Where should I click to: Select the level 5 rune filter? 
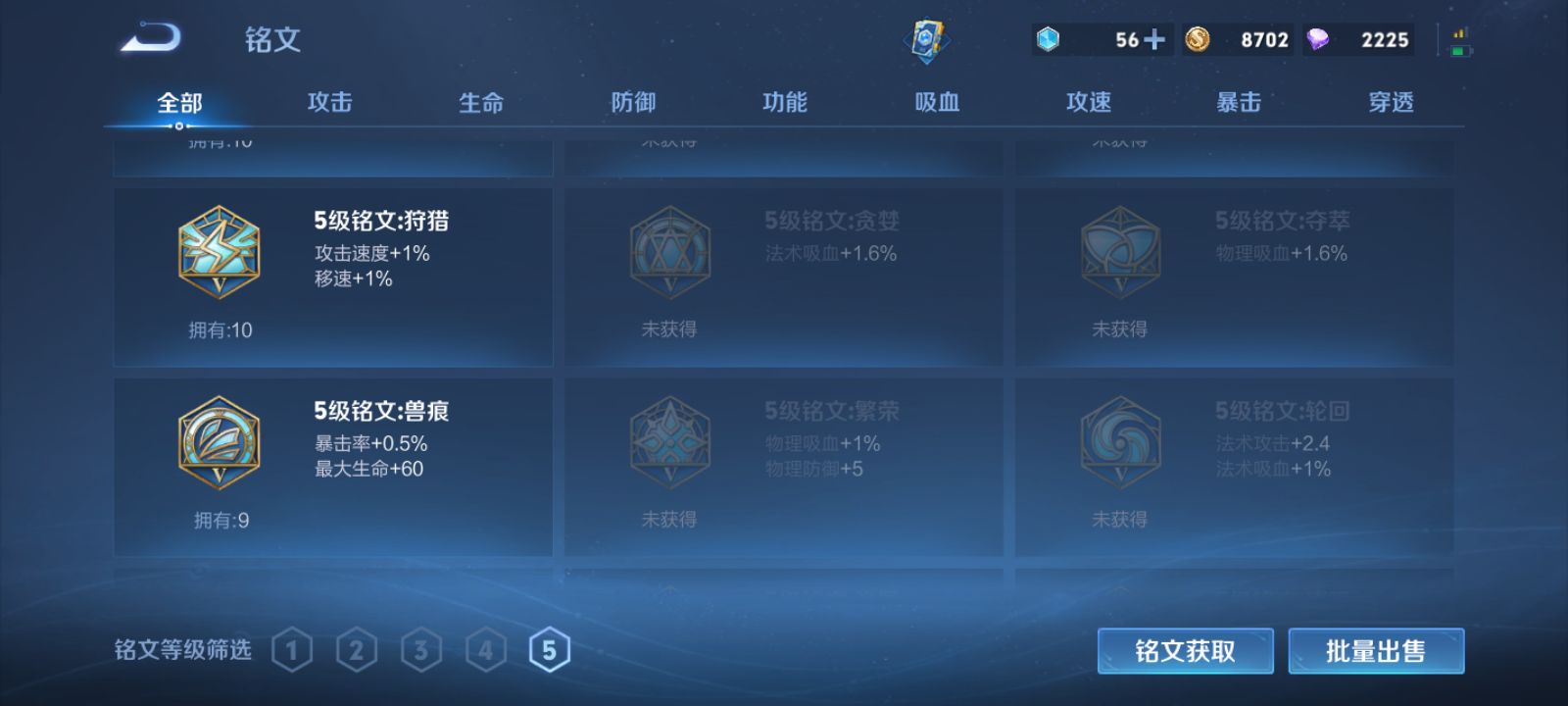[550, 648]
